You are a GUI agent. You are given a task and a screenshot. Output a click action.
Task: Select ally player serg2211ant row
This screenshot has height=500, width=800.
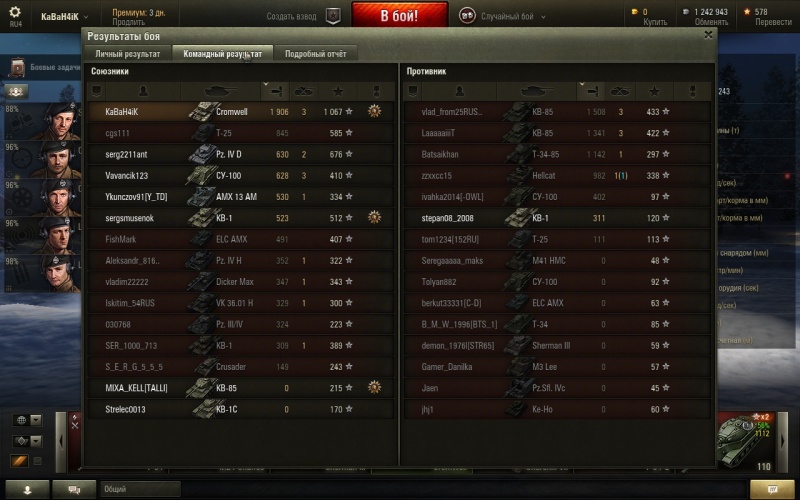click(x=240, y=154)
